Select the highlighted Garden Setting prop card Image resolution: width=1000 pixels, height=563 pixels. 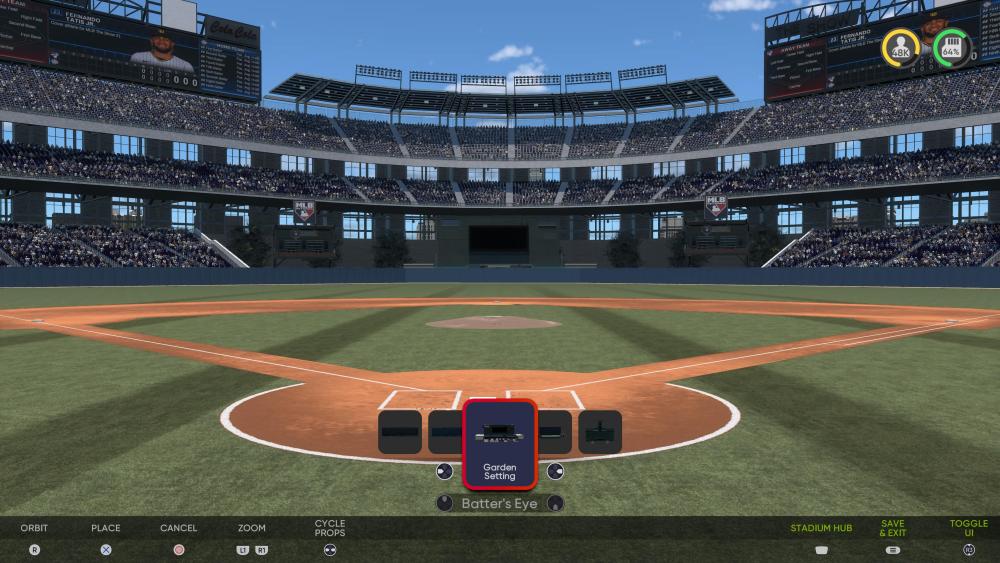click(x=500, y=444)
